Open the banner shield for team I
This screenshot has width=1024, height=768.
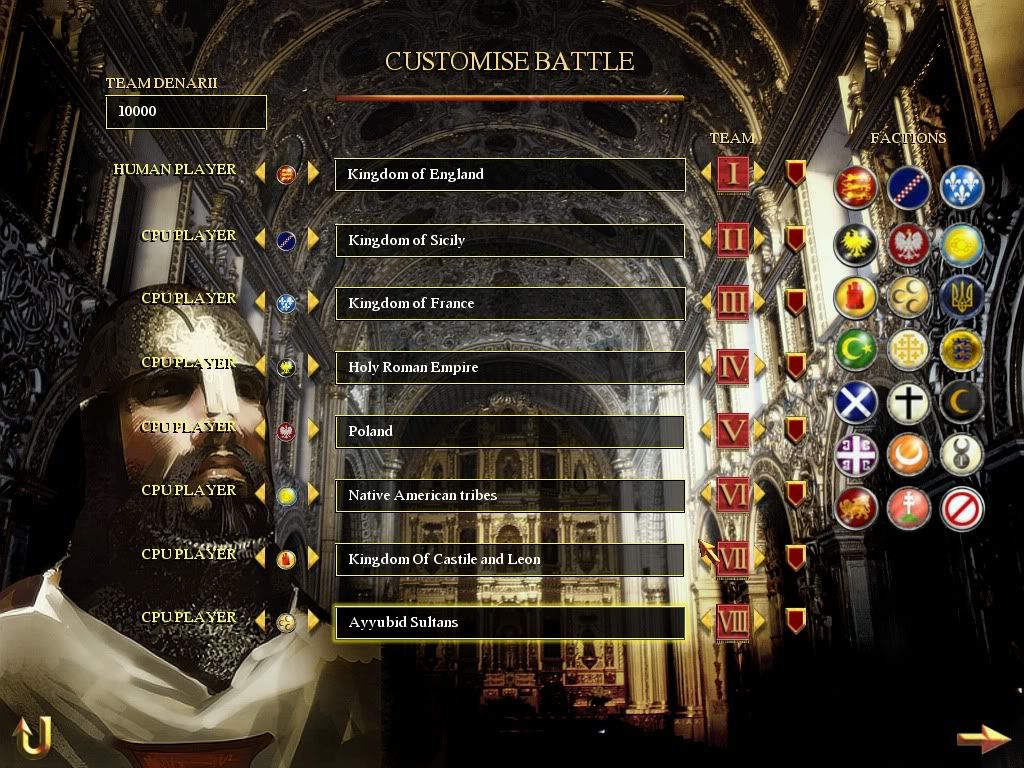click(x=795, y=174)
